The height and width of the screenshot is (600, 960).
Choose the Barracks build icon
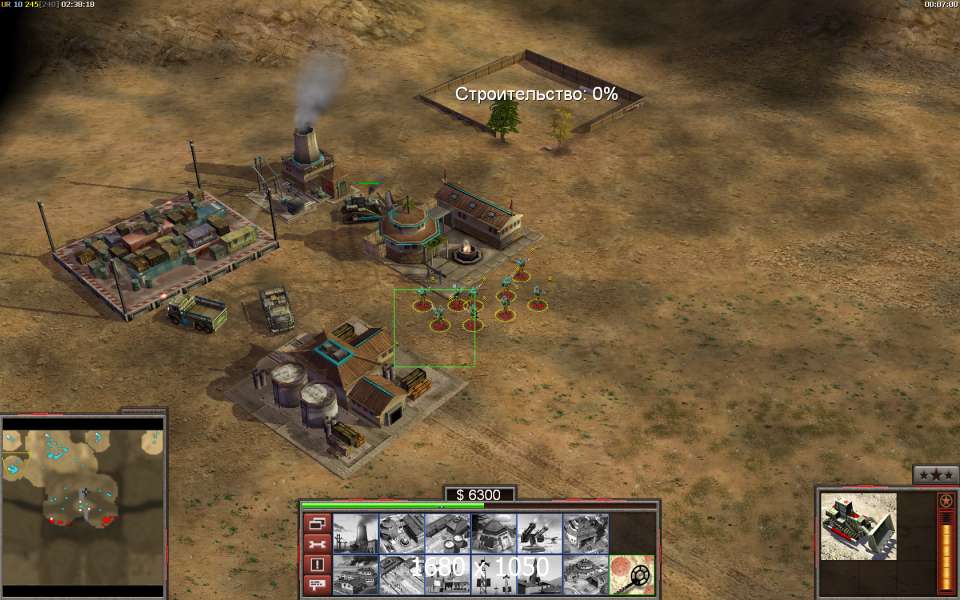click(x=400, y=533)
